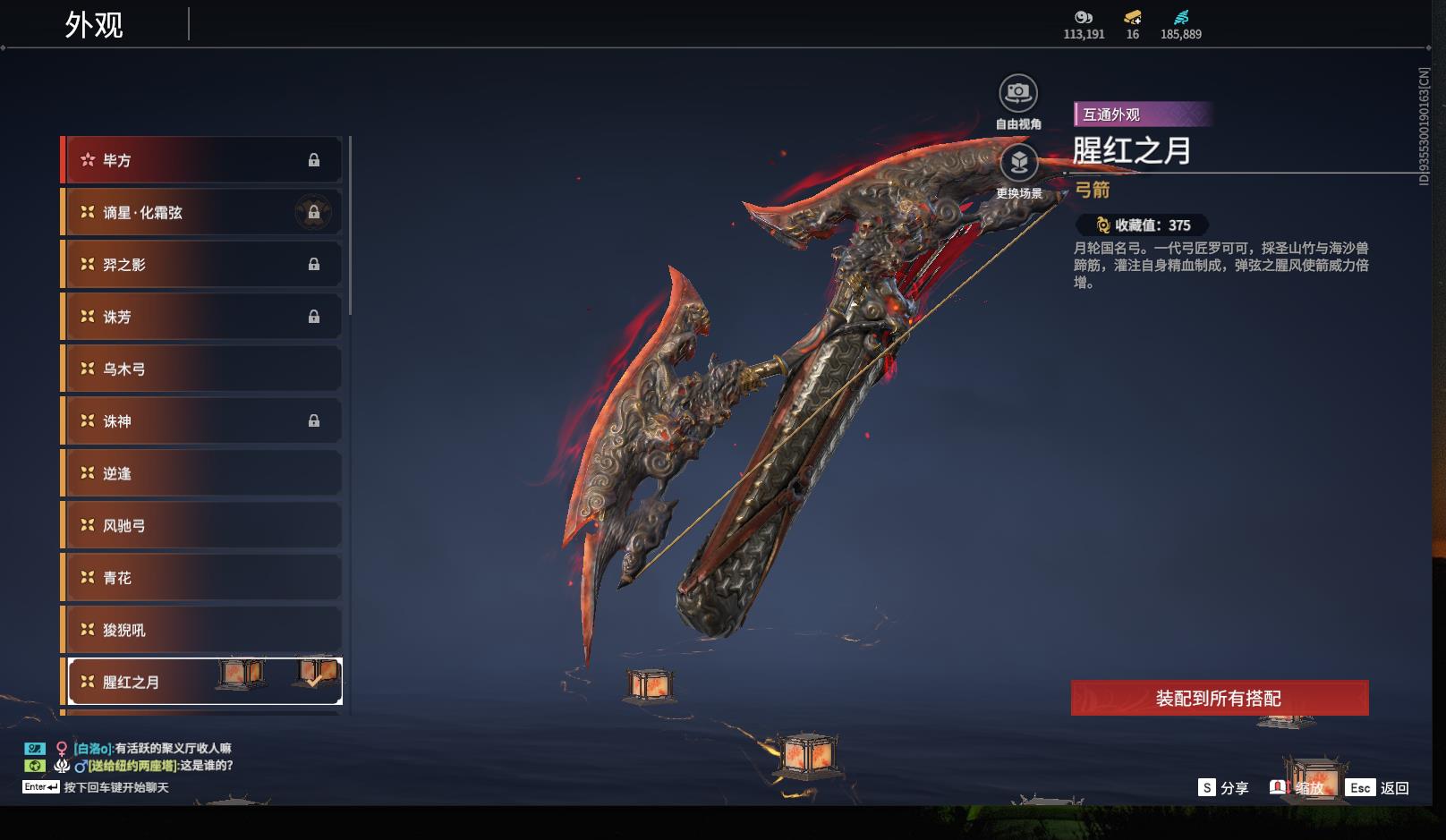Pick the 风驰弓 bow skin

tap(201, 525)
